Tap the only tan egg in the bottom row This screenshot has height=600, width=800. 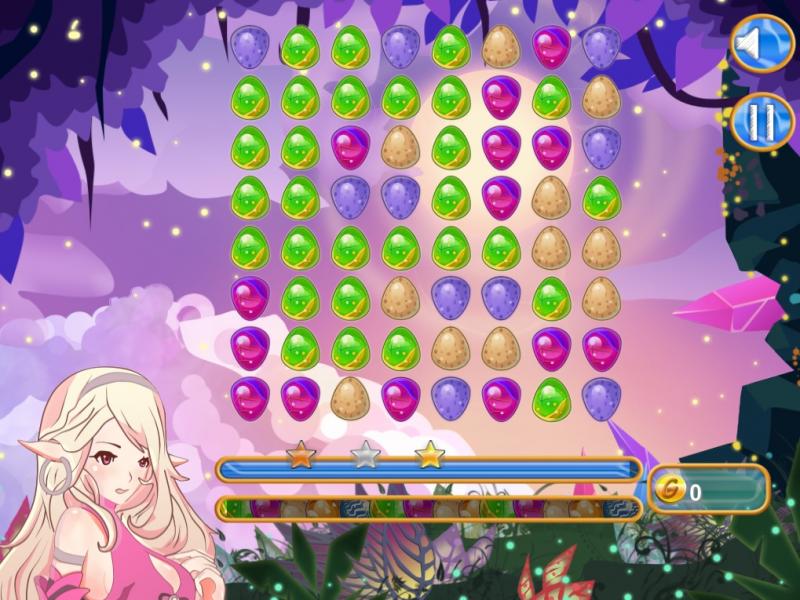[x=349, y=396]
